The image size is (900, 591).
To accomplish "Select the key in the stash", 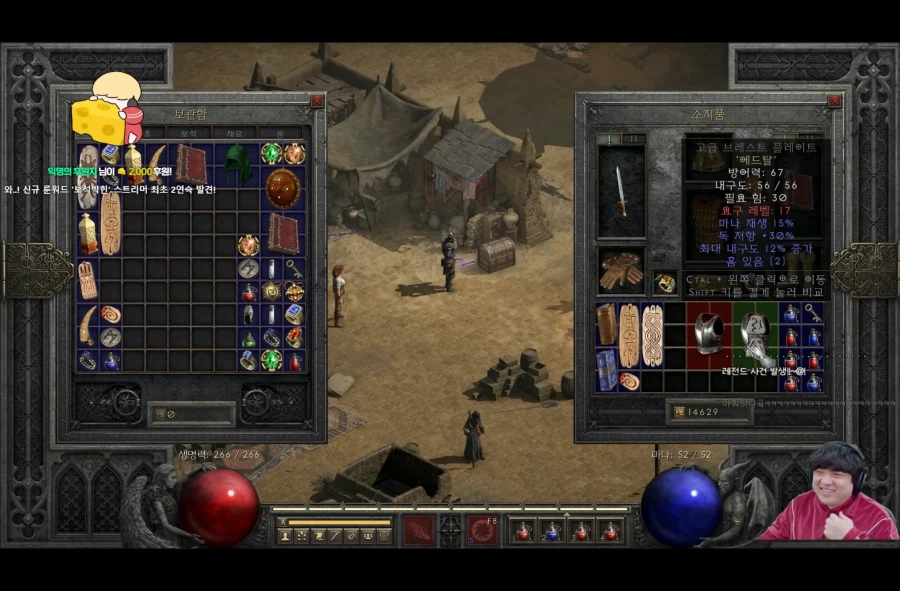I will tap(294, 268).
